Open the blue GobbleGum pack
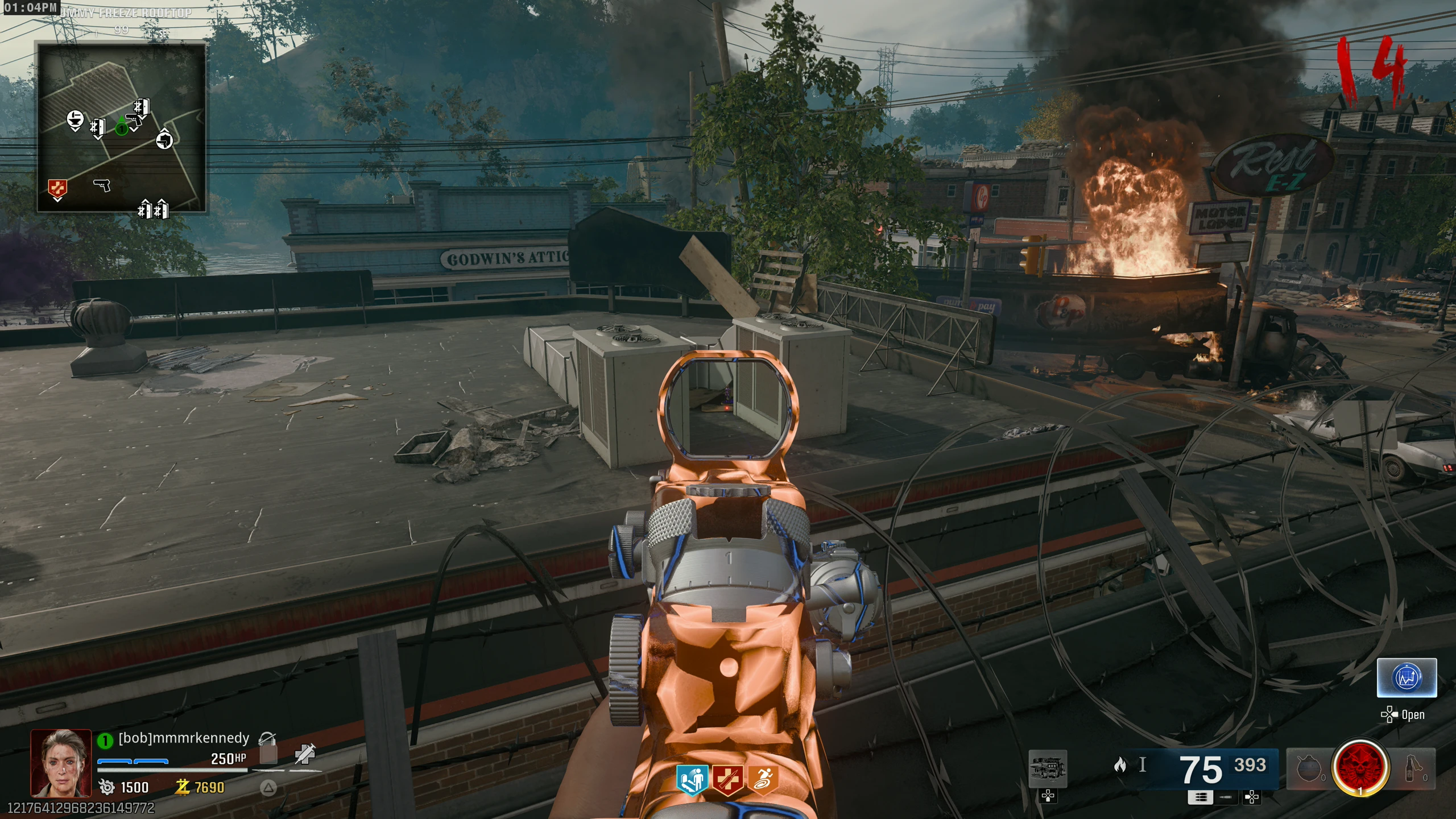This screenshot has height=819, width=1456. (x=1407, y=677)
